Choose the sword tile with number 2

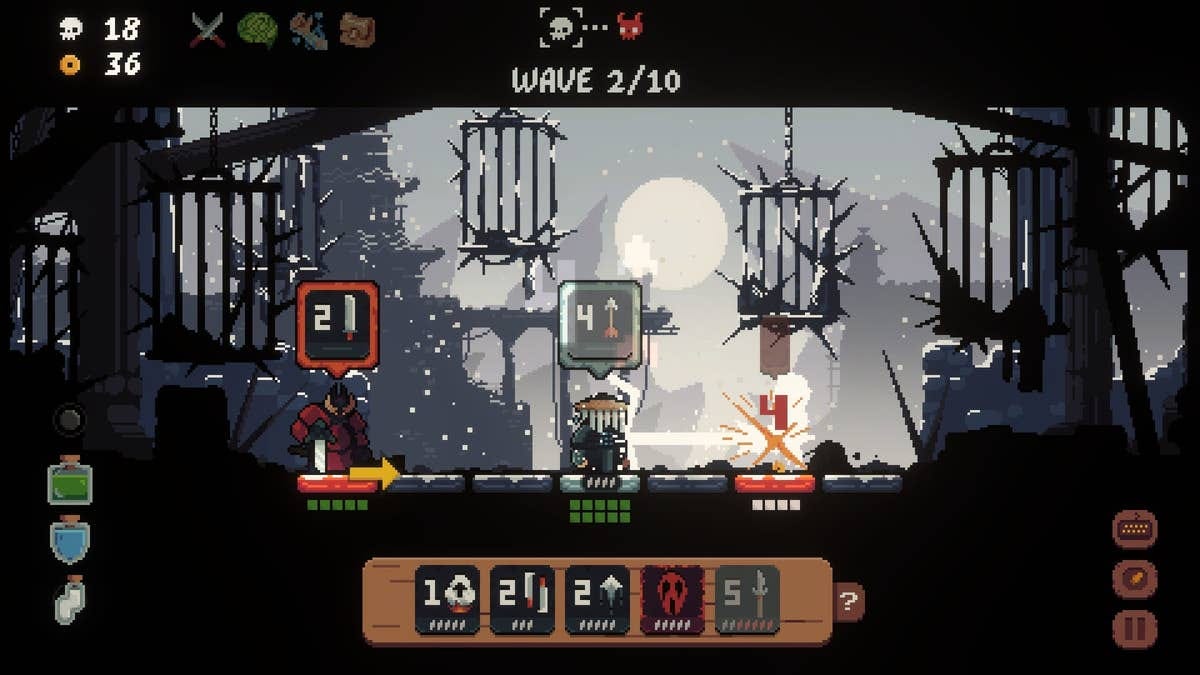(522, 600)
